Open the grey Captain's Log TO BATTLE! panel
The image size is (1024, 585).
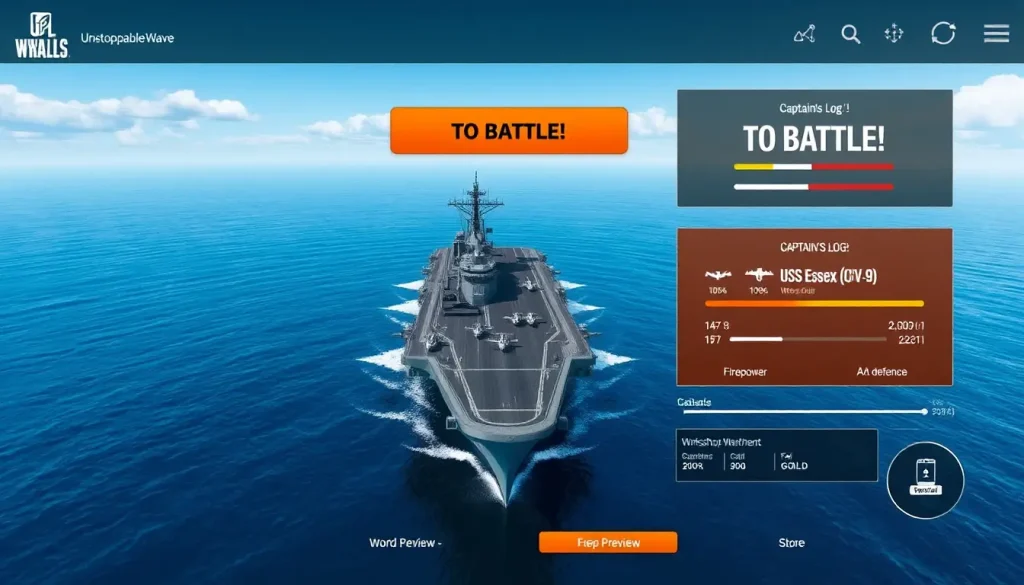[x=813, y=148]
